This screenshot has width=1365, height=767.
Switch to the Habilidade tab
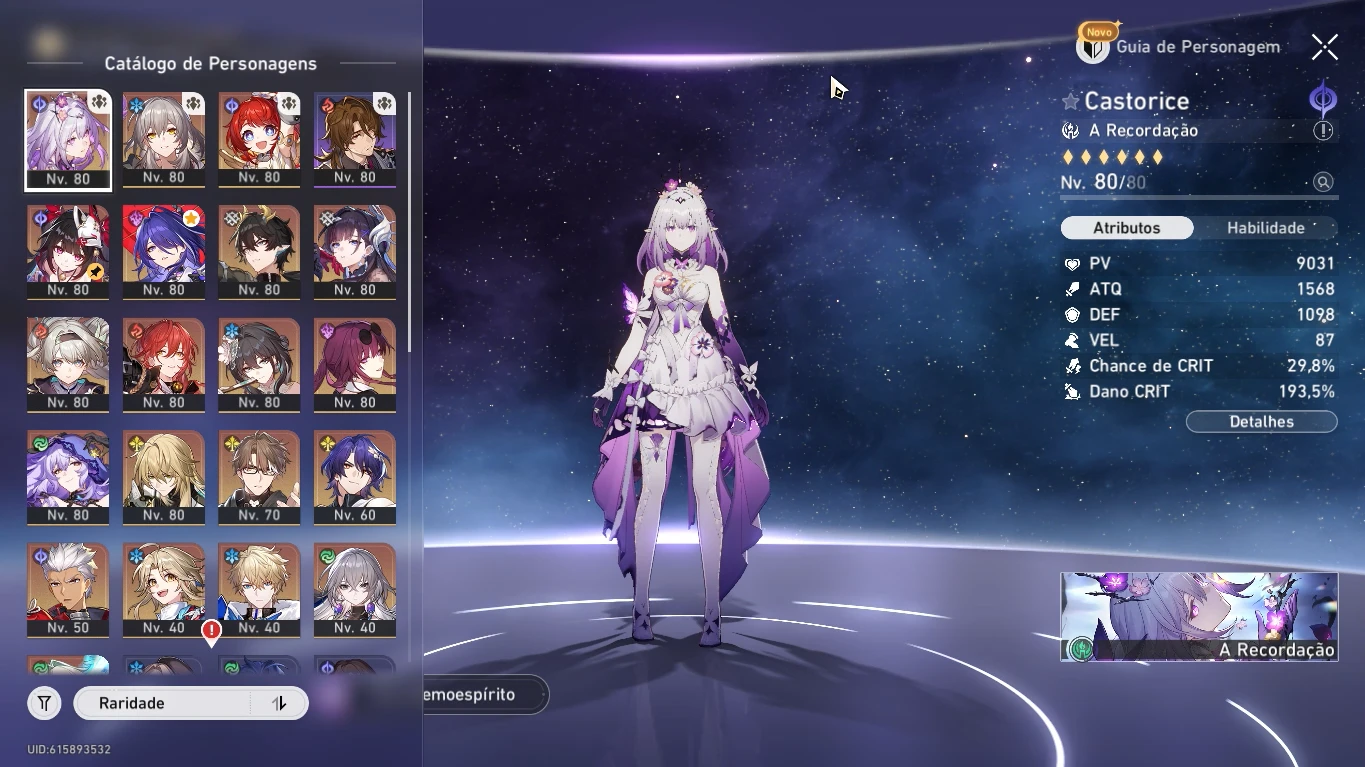coord(1265,228)
